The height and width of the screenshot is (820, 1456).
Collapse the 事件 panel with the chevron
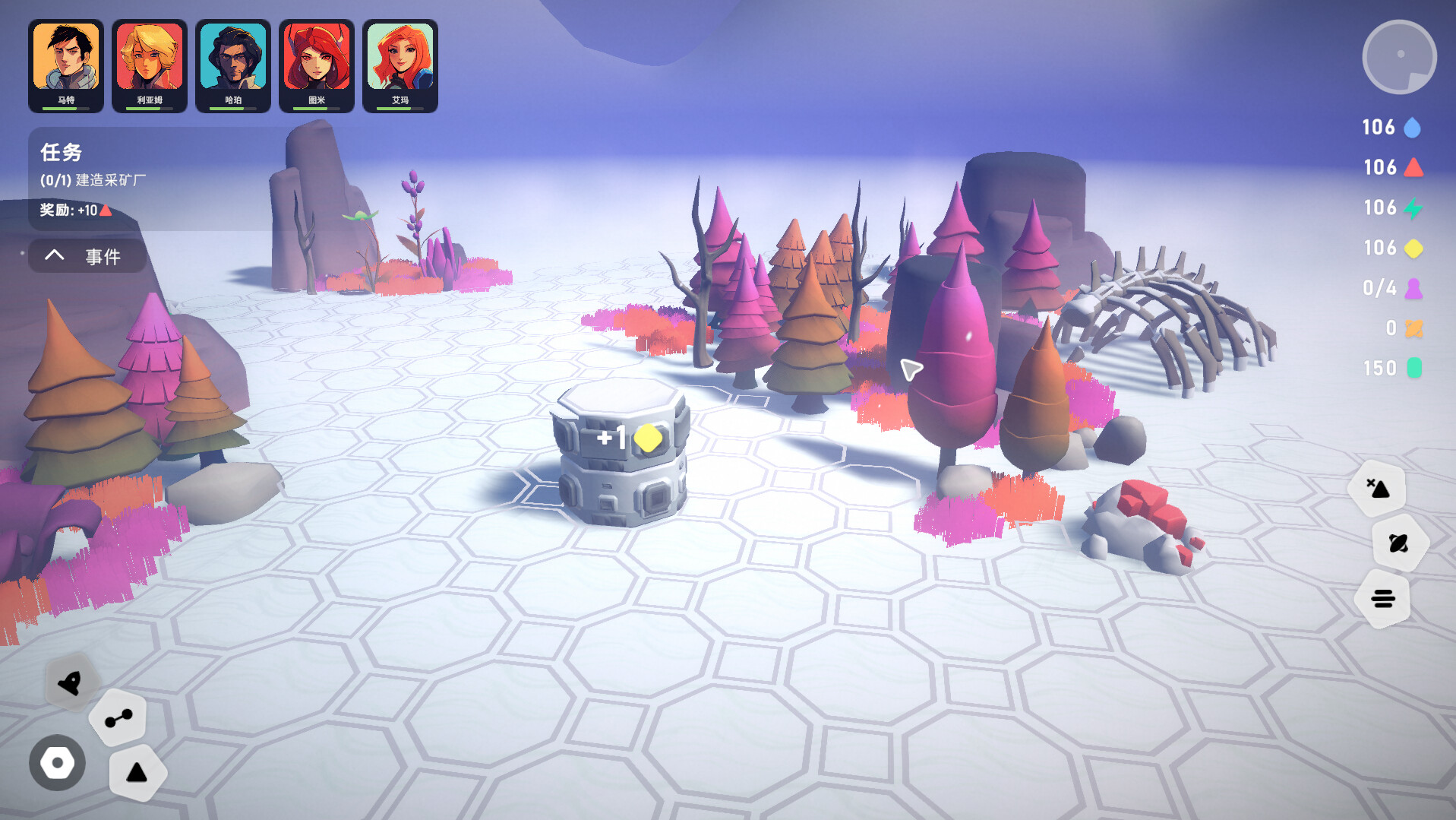[53, 255]
